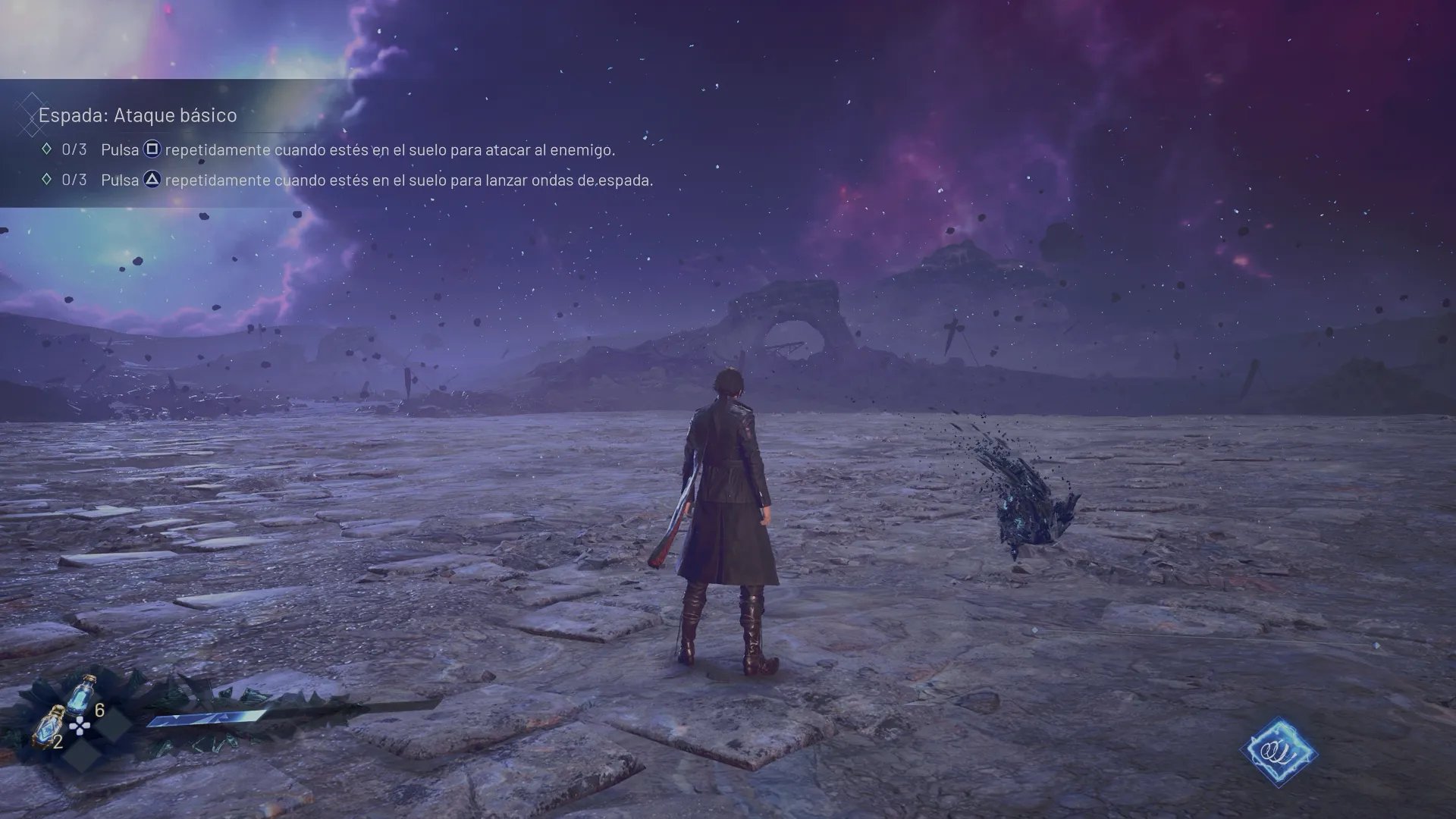1456x819 pixels.
Task: Activate the glowing blue swirl skill icon
Action: [1279, 752]
